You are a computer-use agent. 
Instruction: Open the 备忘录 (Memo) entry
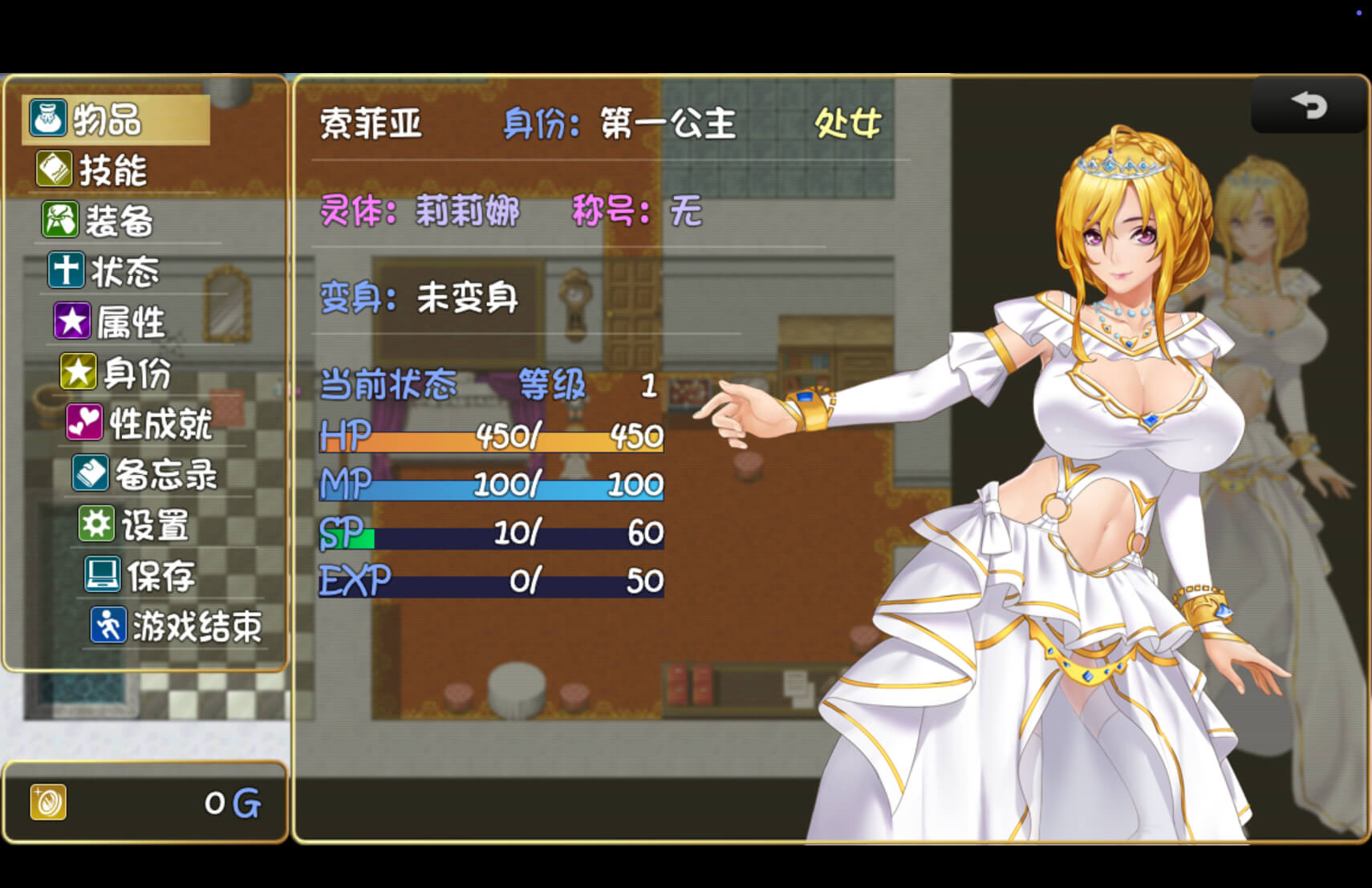pyautogui.click(x=165, y=473)
